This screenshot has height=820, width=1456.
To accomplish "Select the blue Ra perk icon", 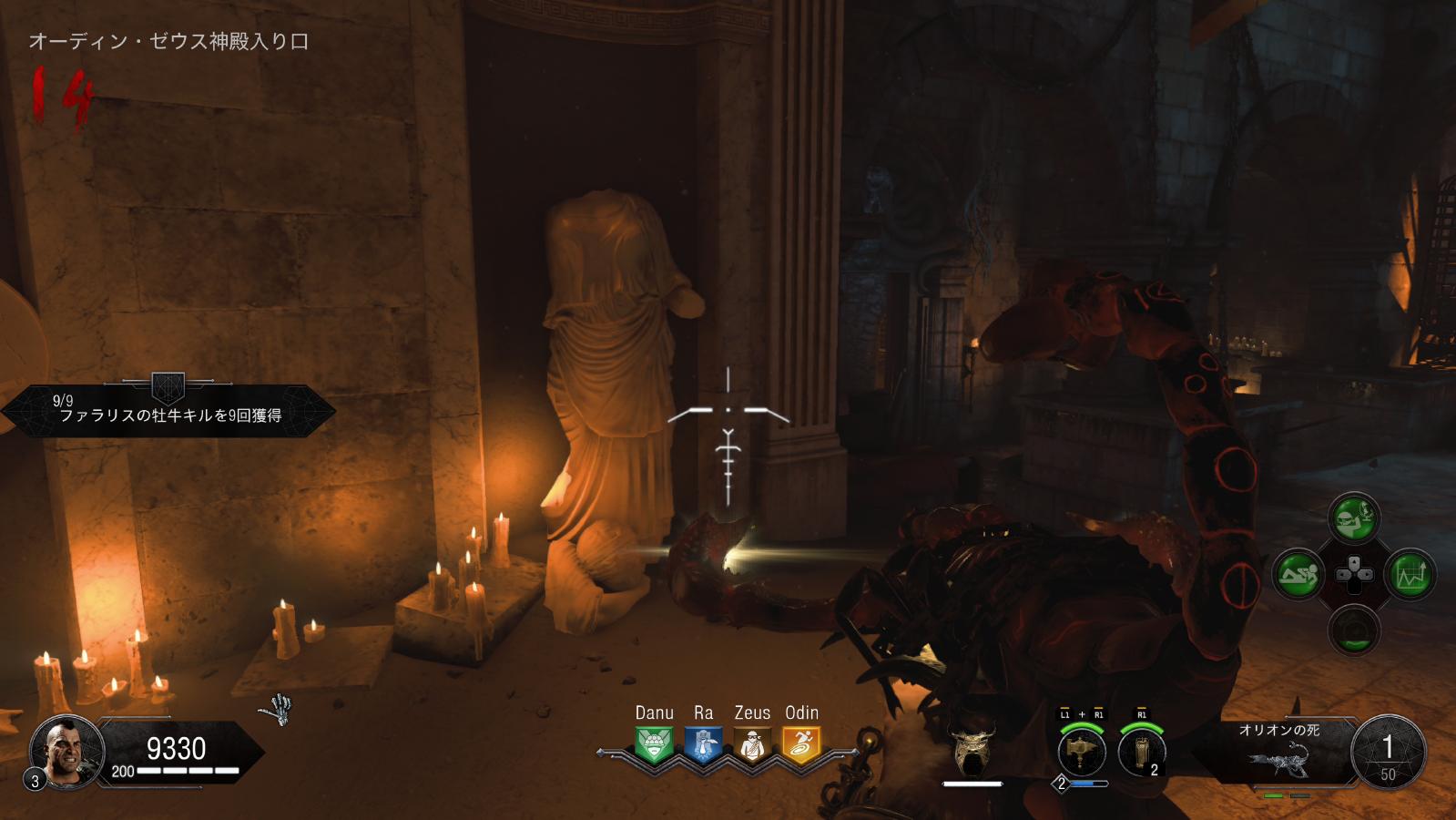I will [x=703, y=745].
